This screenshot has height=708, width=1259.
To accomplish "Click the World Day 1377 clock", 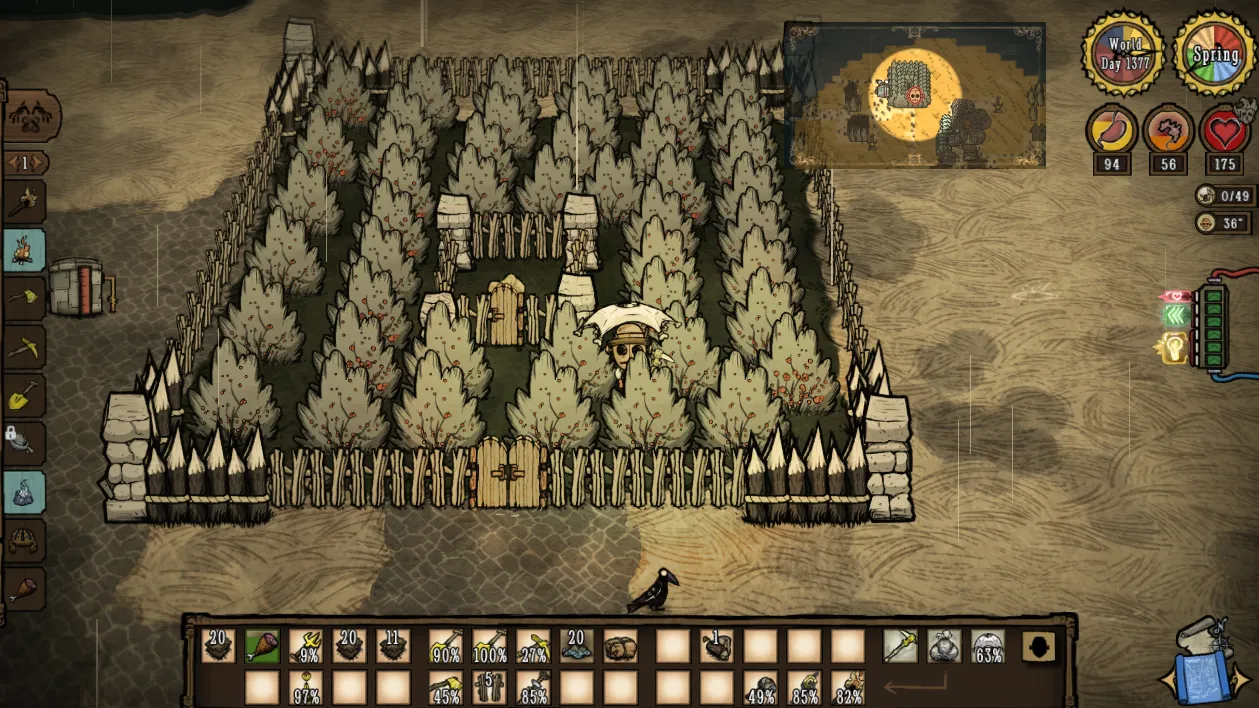I will click(1125, 51).
